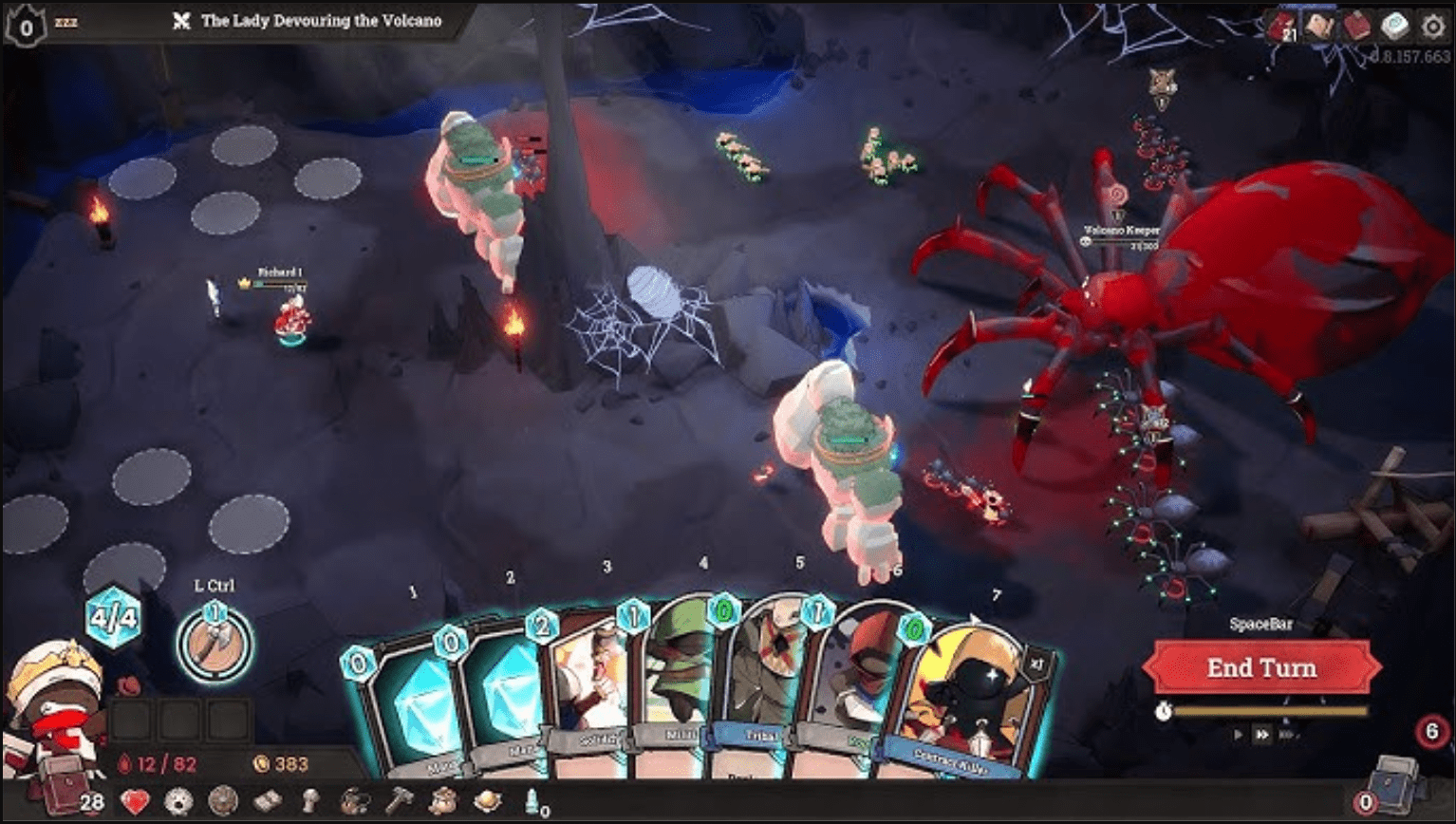
Task: Switch to normal play speed
Action: click(1239, 734)
